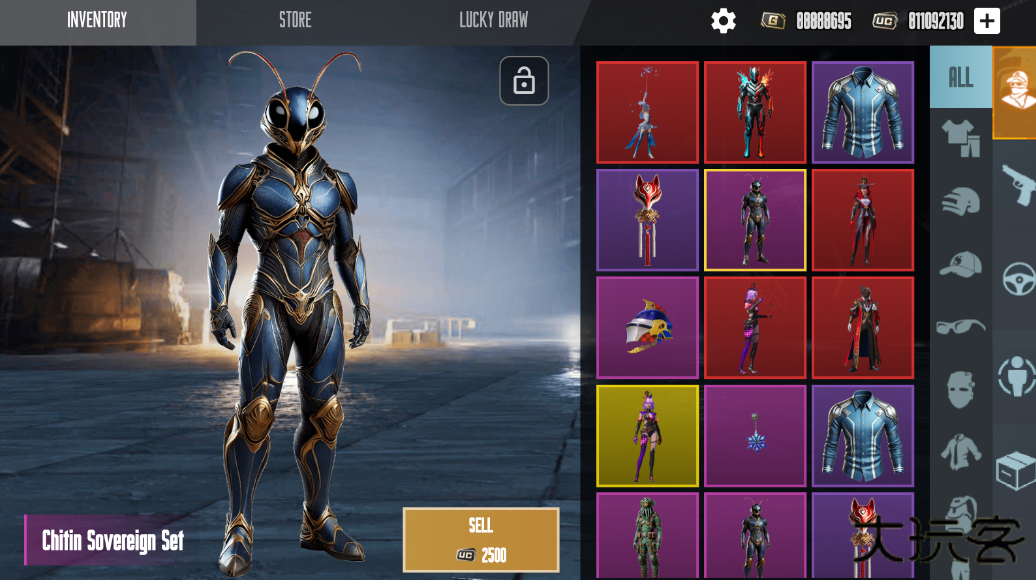
Task: Filter by the shirt and pants category
Action: pos(960,137)
